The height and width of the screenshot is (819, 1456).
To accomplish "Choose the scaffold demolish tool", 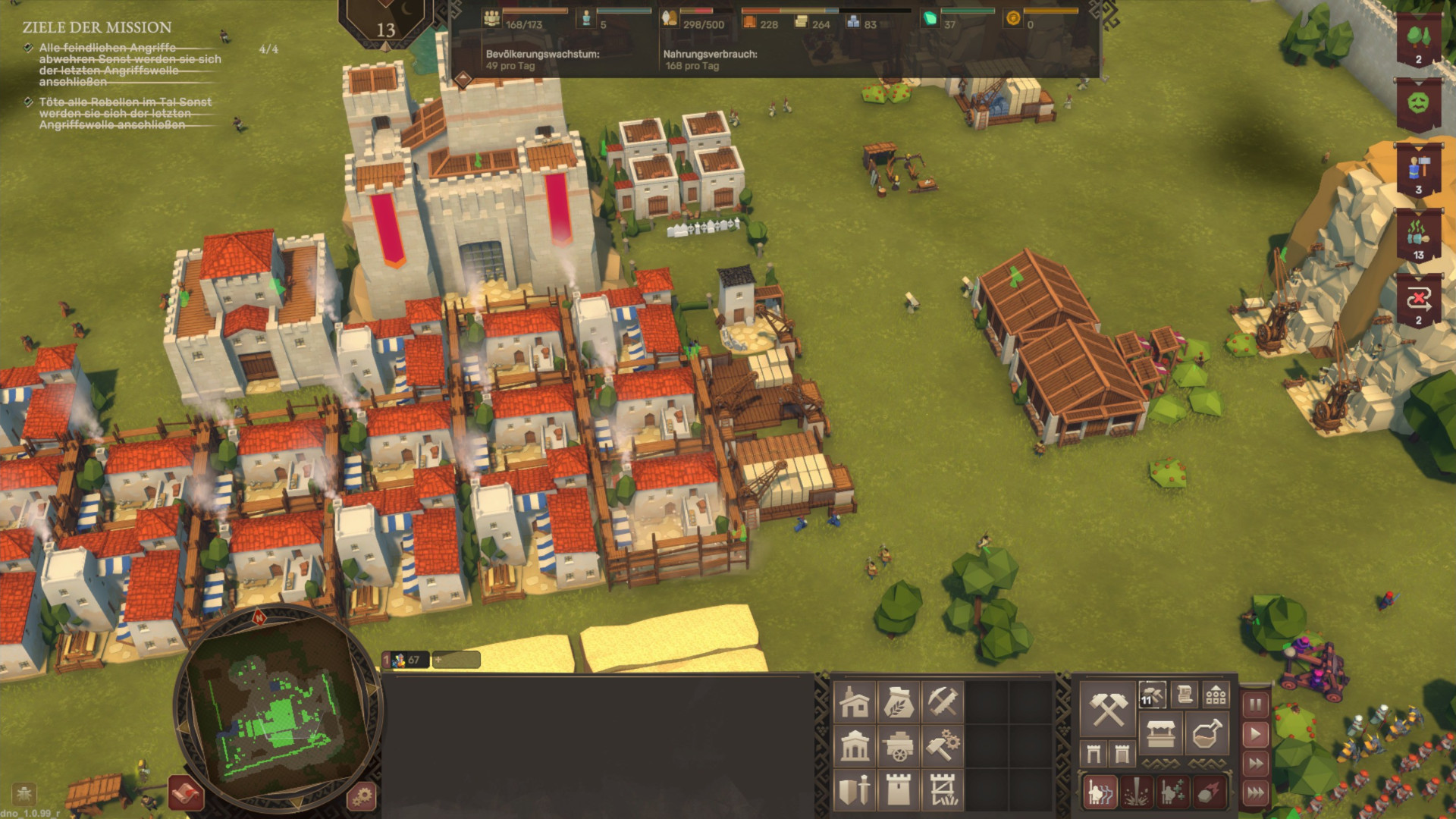I will point(943,790).
